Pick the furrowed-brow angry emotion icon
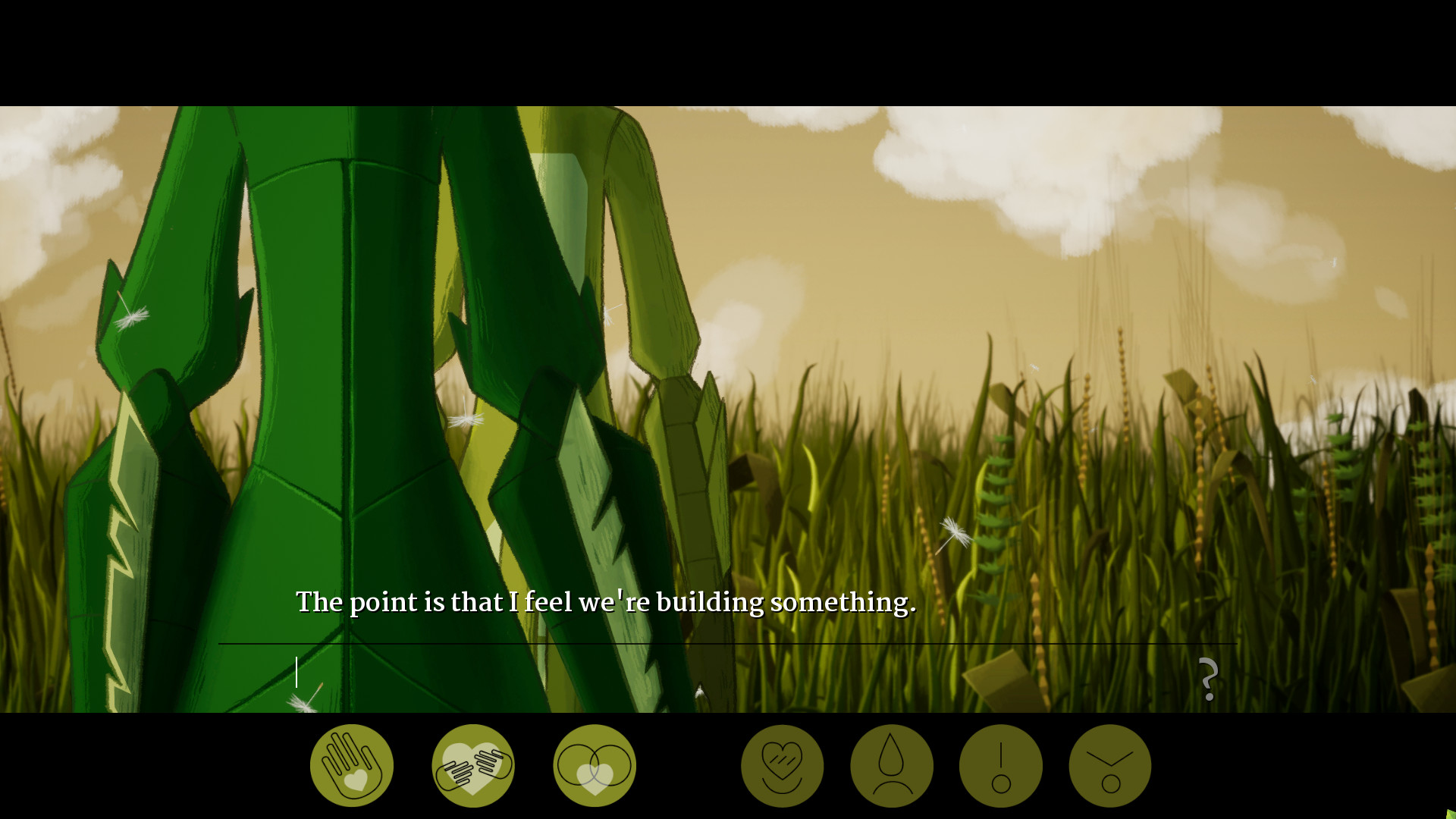1456x819 pixels. coord(1109,764)
